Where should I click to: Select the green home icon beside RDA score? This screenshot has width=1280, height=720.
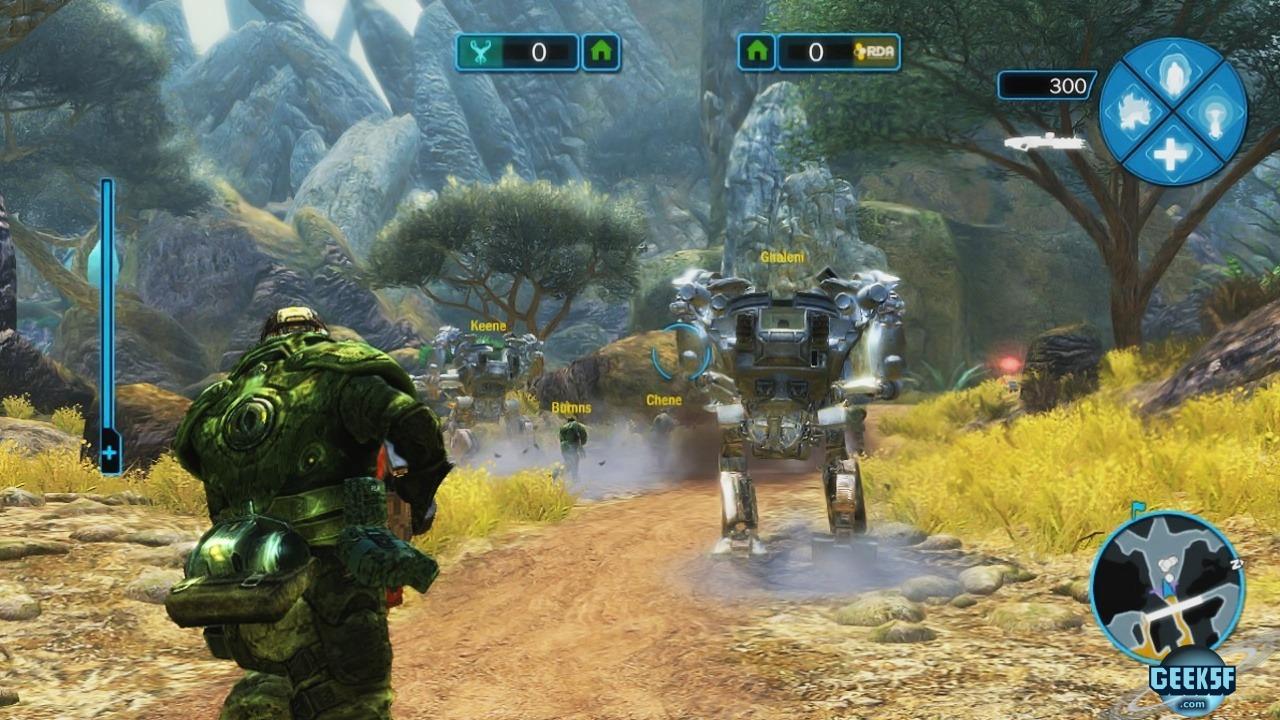[x=757, y=53]
